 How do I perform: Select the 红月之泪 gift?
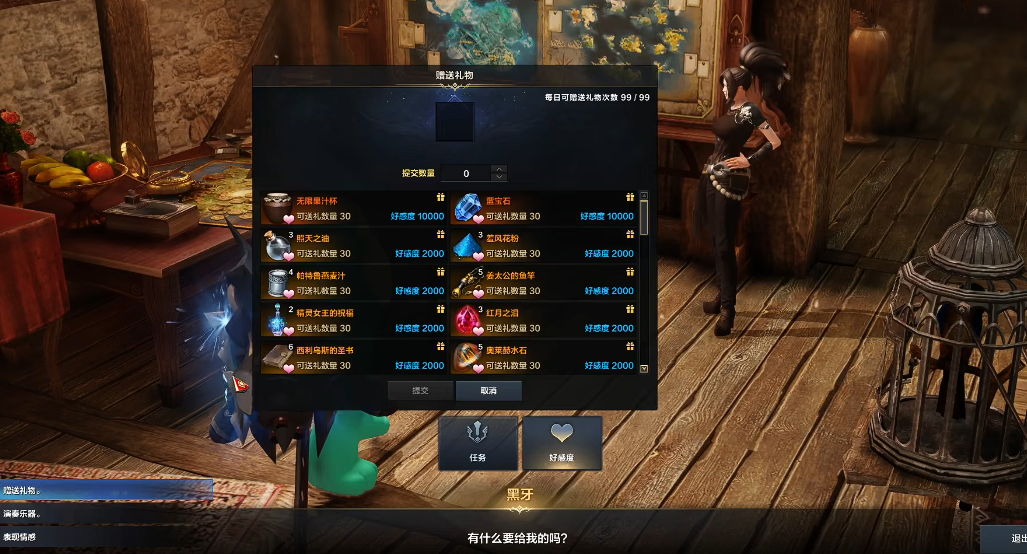543,320
